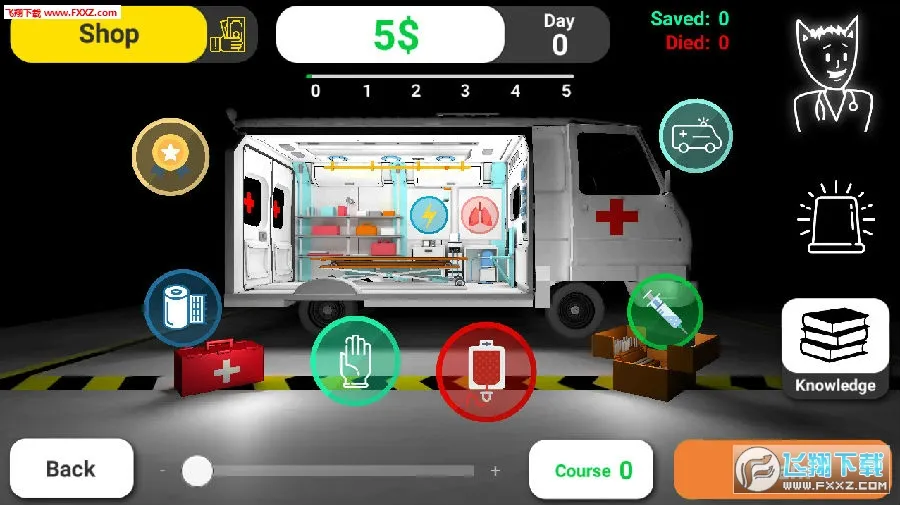Open the Shop menu
900x505 pixels.
point(108,34)
